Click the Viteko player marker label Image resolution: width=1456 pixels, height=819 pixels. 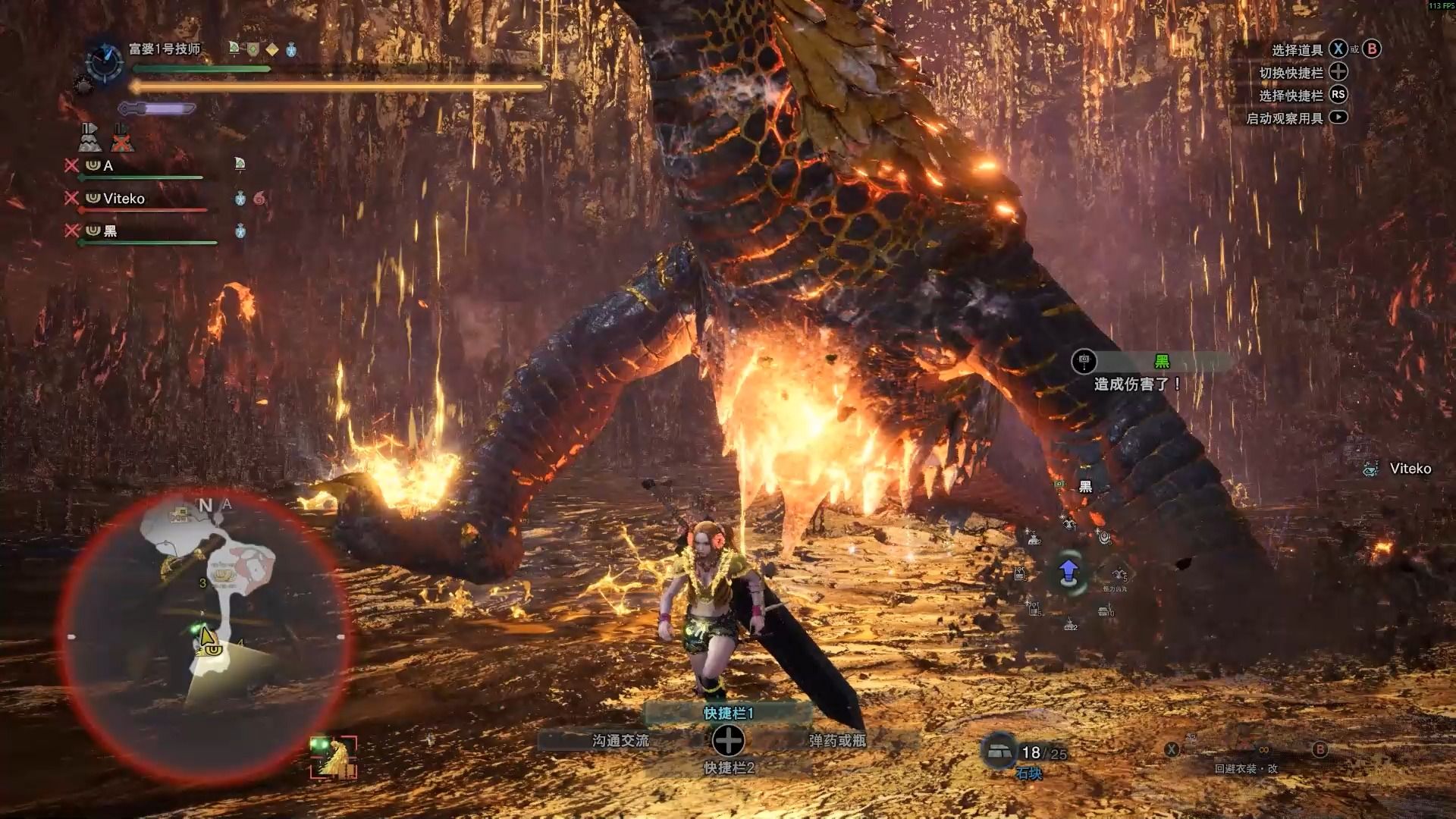coord(1410,469)
